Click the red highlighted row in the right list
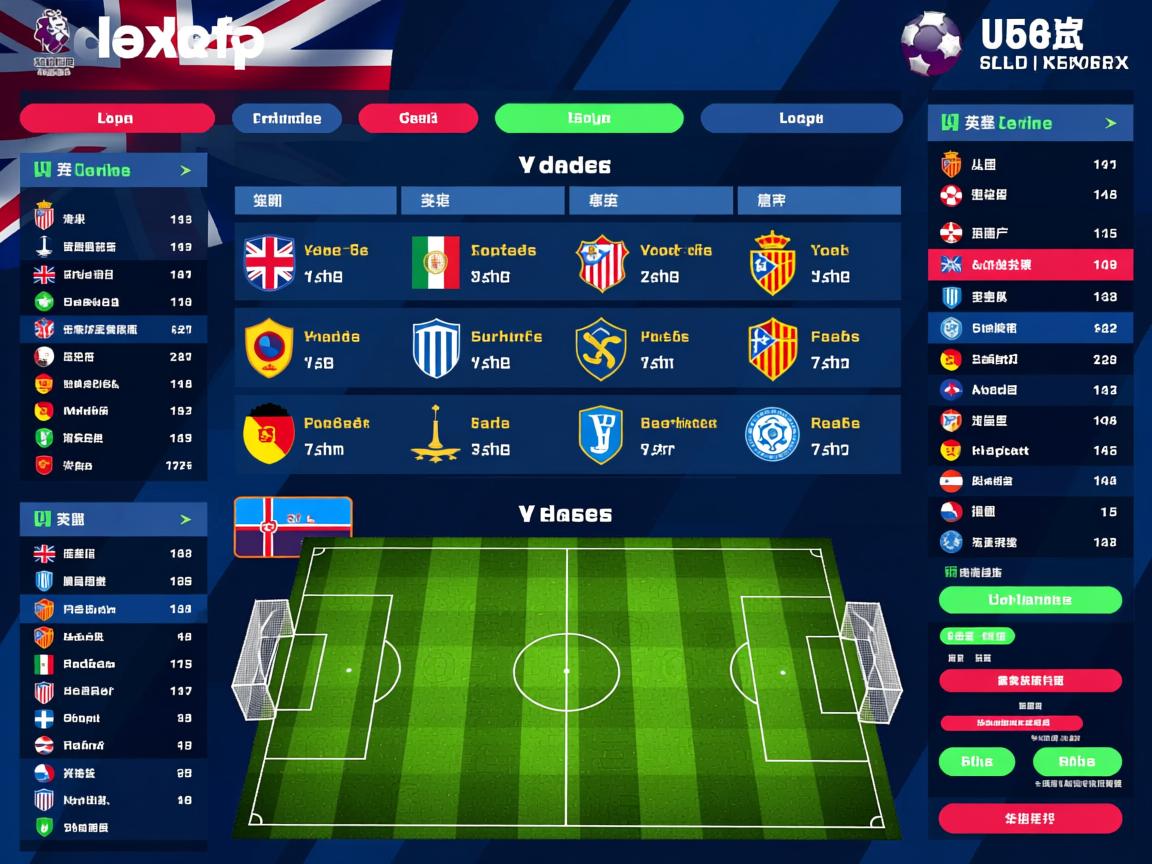 (1030, 265)
